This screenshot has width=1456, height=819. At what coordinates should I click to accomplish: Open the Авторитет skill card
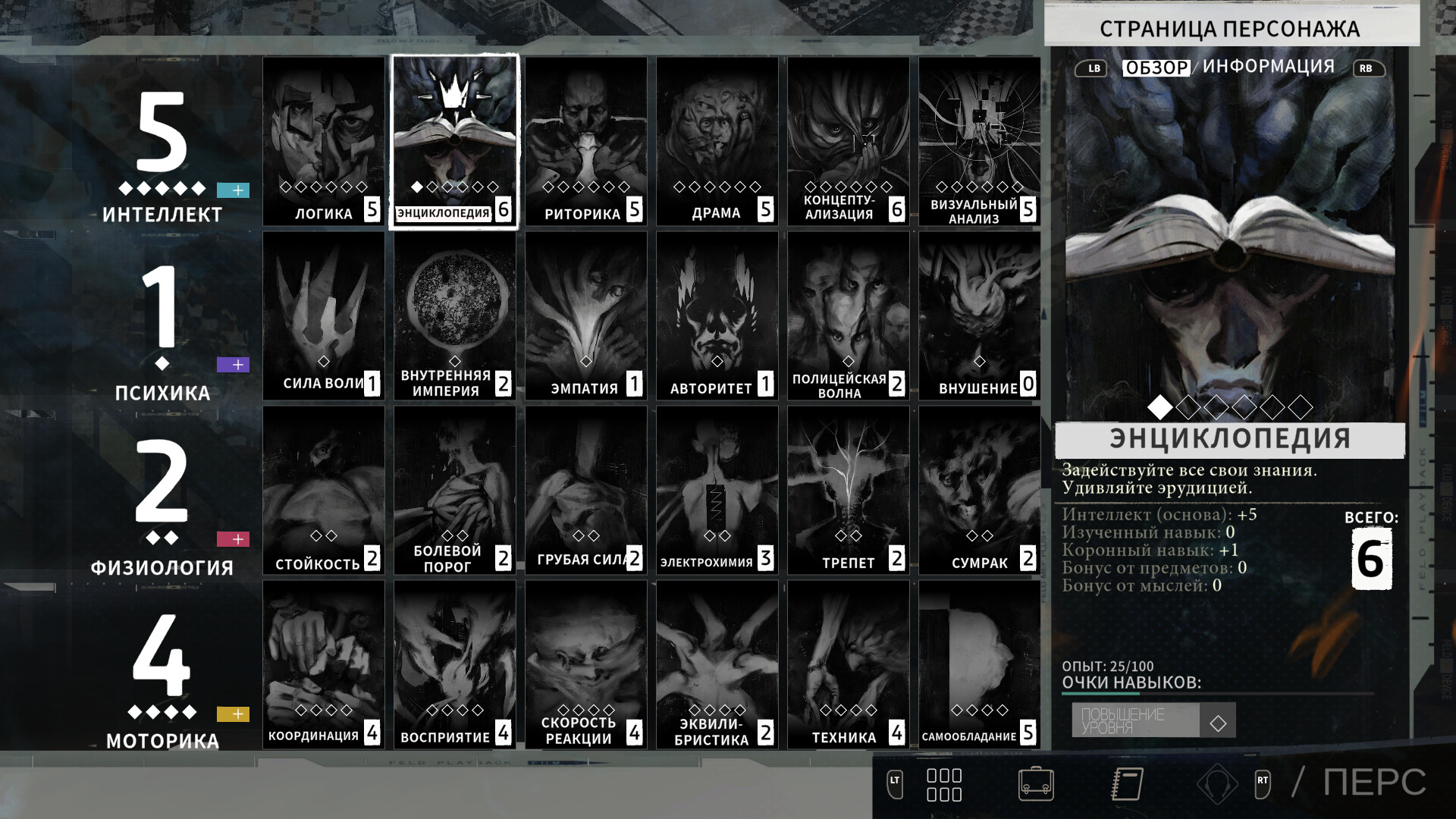(x=717, y=316)
